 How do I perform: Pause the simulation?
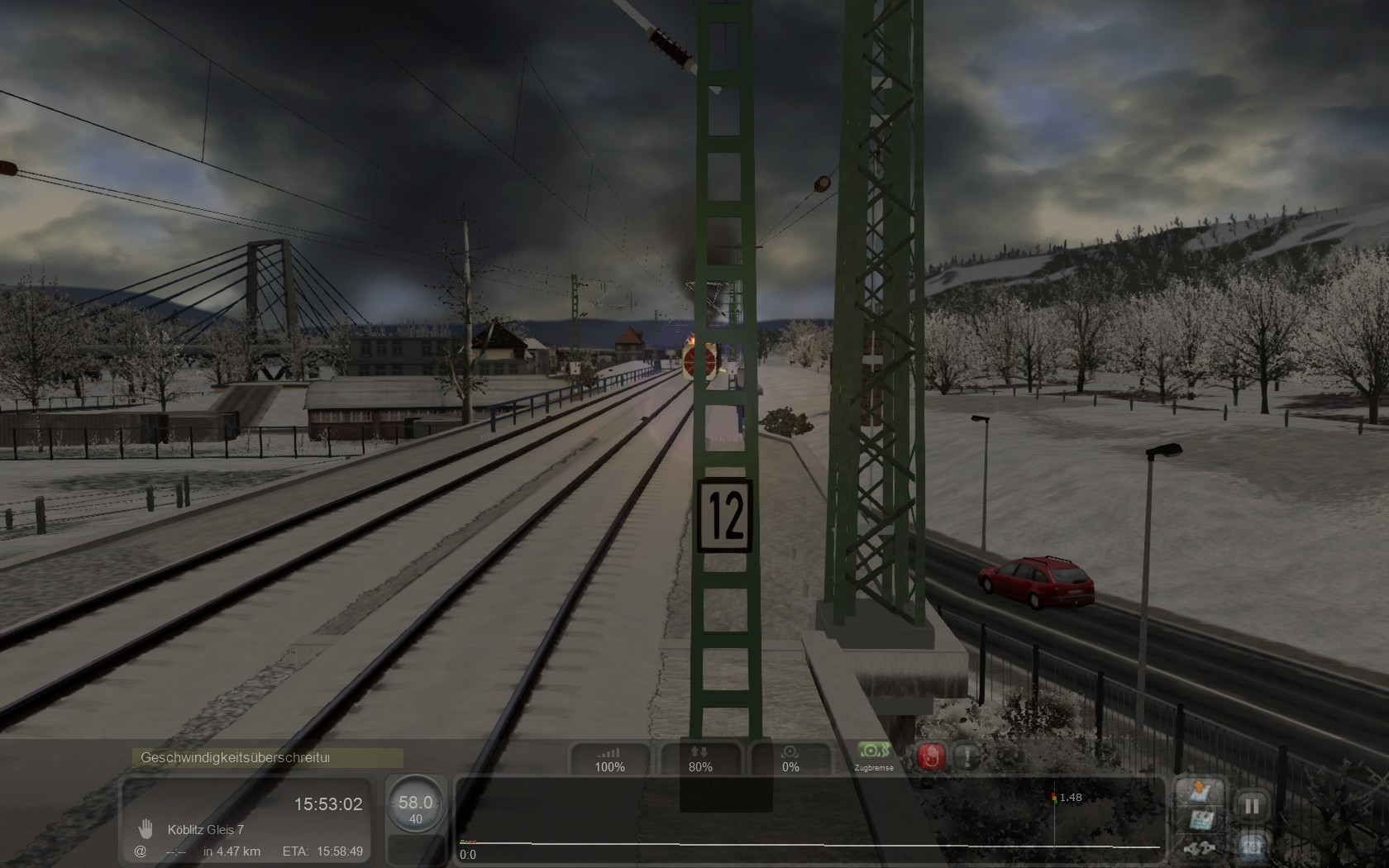[1252, 805]
